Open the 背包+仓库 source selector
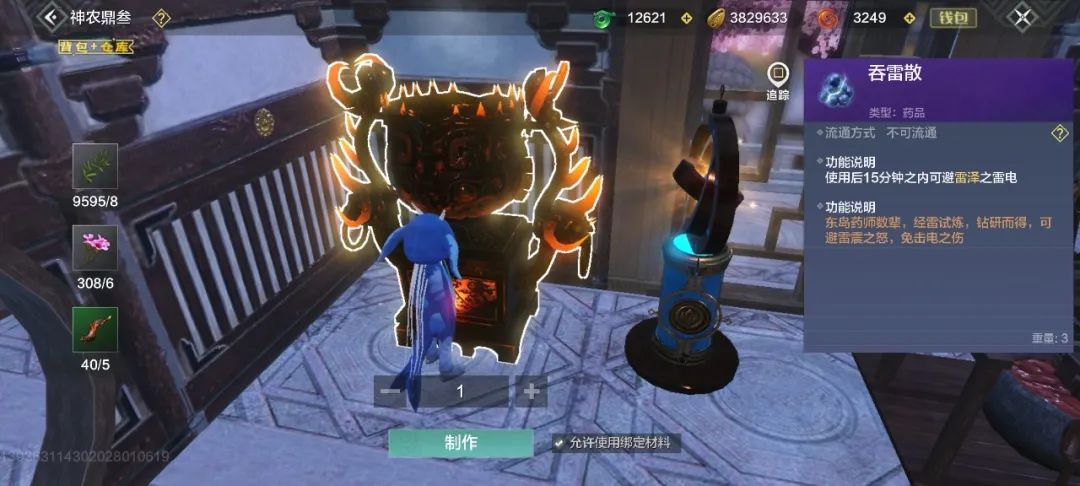 pyautogui.click(x=96, y=46)
